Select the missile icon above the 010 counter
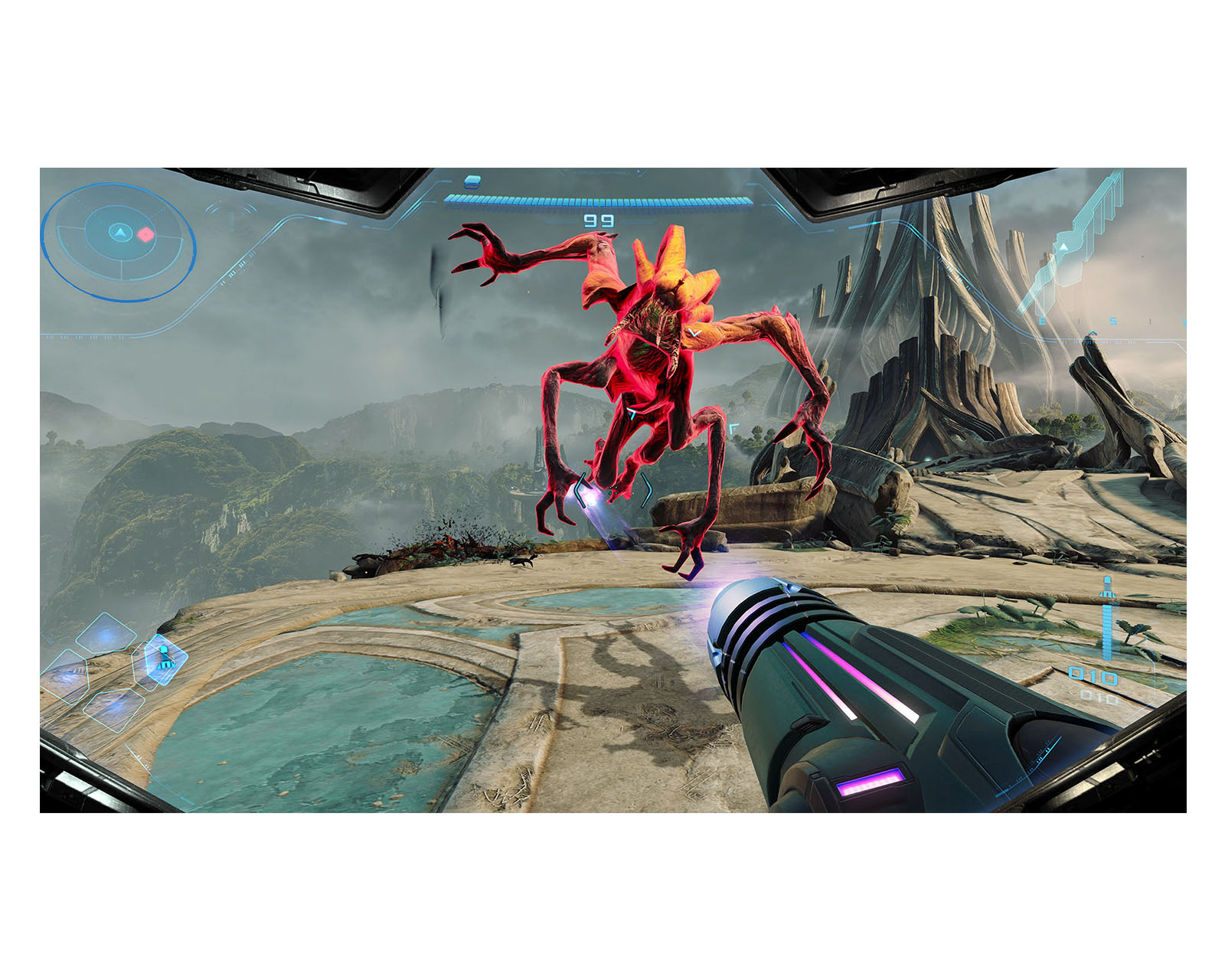 pyautogui.click(x=1108, y=586)
